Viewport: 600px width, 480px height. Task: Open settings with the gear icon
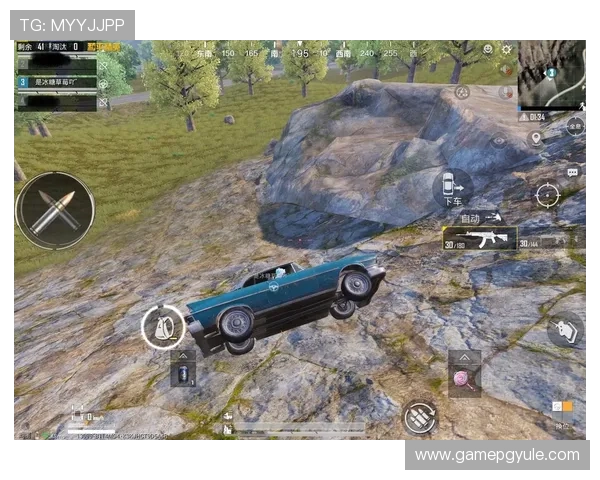point(506,49)
